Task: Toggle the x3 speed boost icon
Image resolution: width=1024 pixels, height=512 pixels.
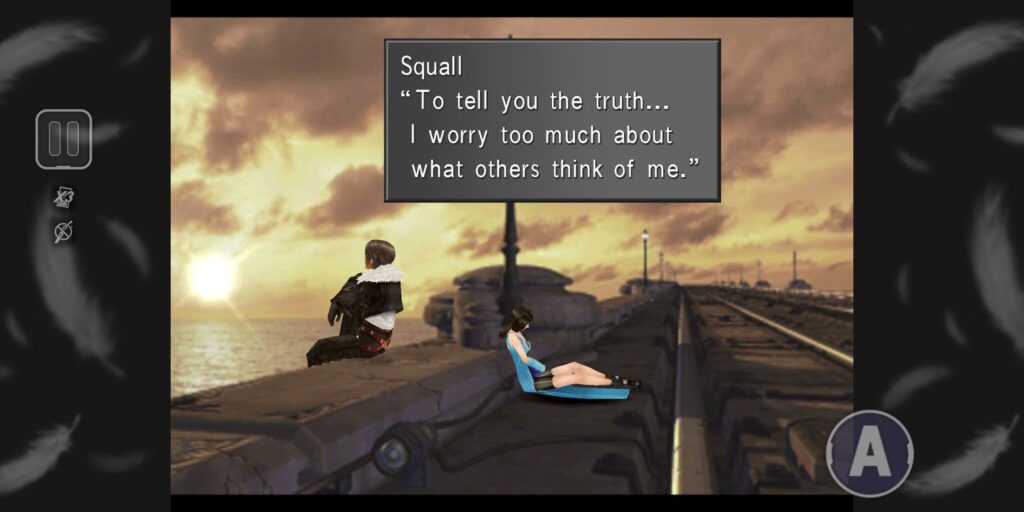Action: pos(63,197)
